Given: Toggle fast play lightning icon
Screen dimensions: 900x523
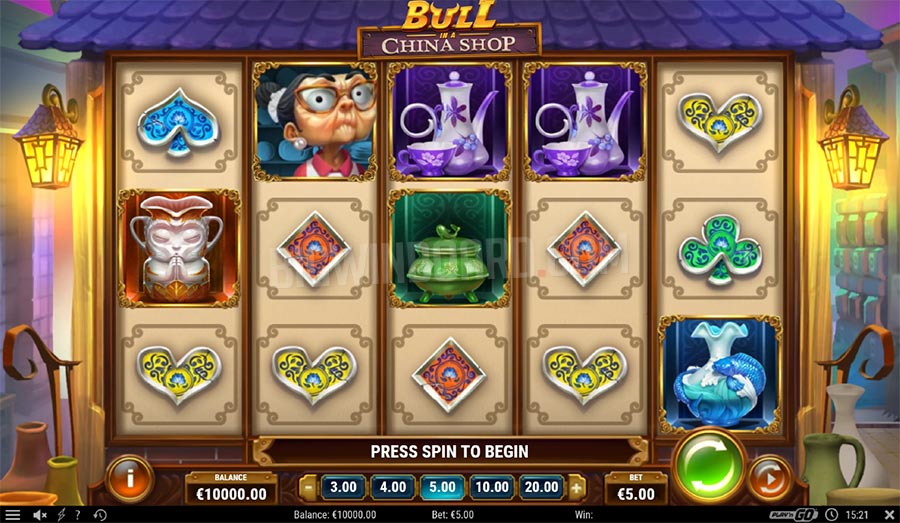Looking at the screenshot, I should [62, 515].
